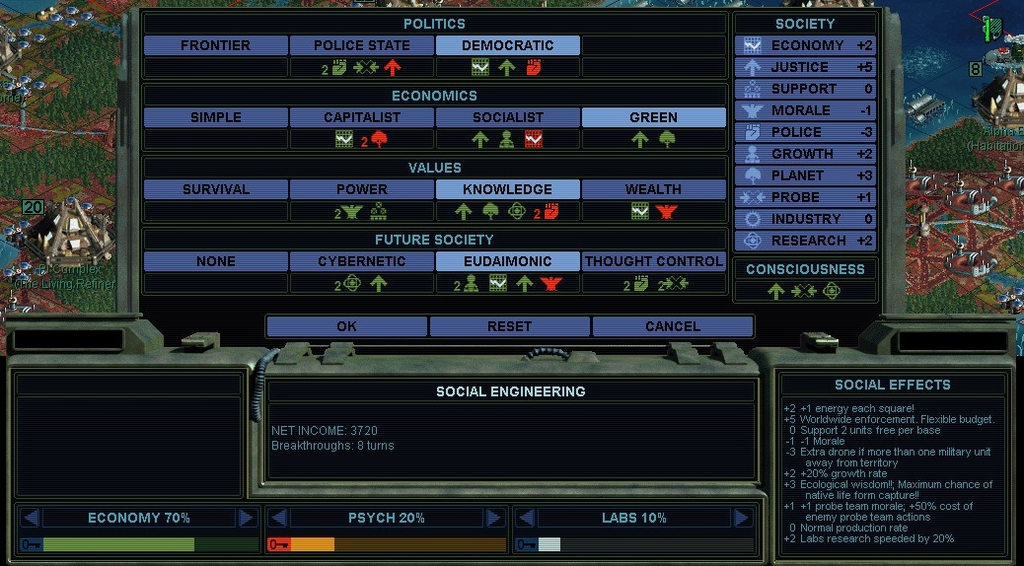The height and width of the screenshot is (566, 1024).
Task: Select Cybernetic future society
Action: 362,261
